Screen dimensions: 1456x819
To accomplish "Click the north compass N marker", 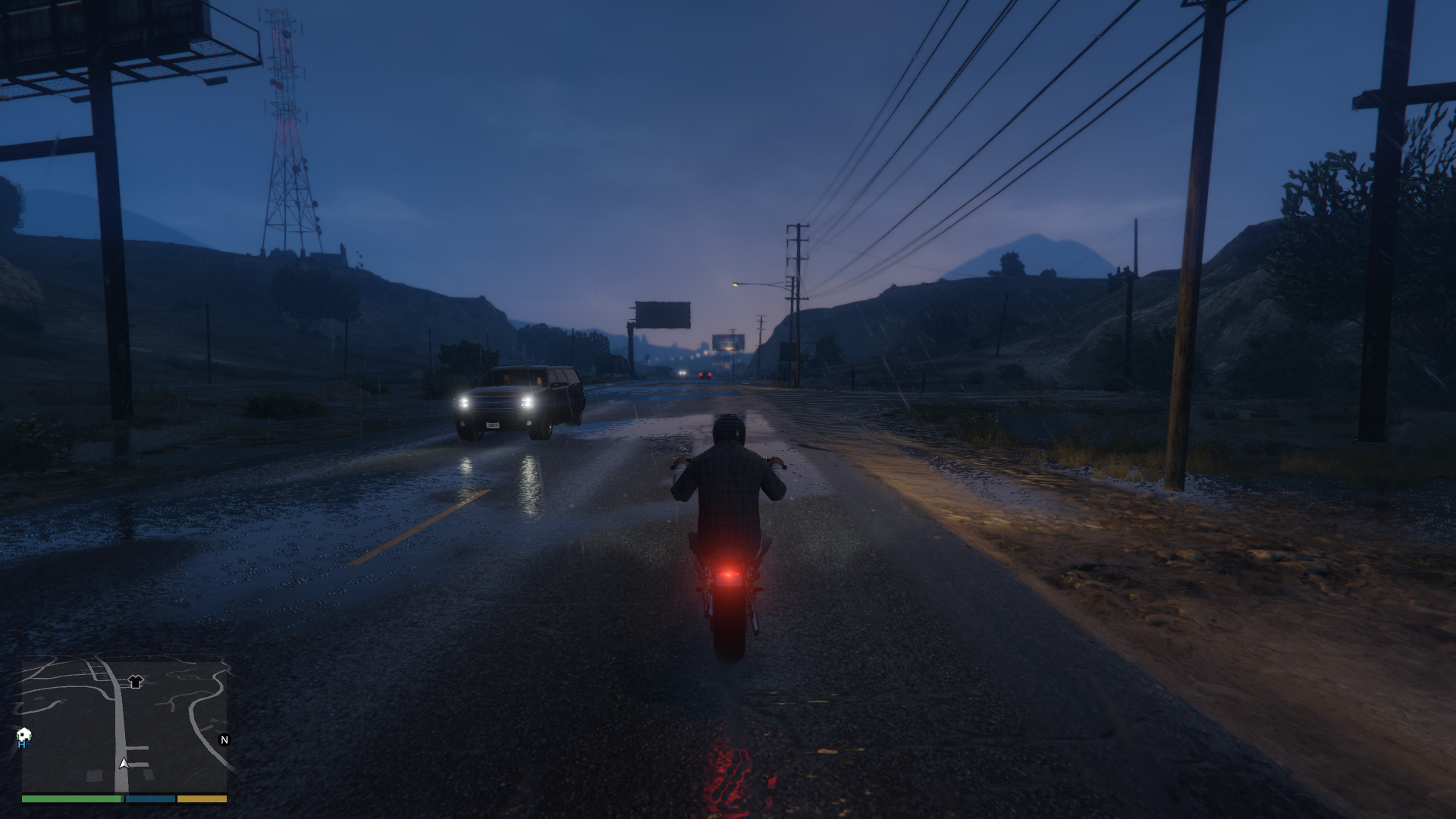I will coord(224,739).
